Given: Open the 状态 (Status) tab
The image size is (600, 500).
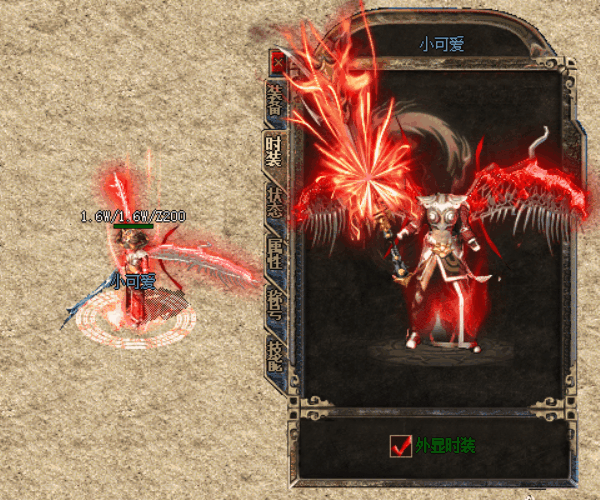Looking at the screenshot, I should (x=275, y=204).
